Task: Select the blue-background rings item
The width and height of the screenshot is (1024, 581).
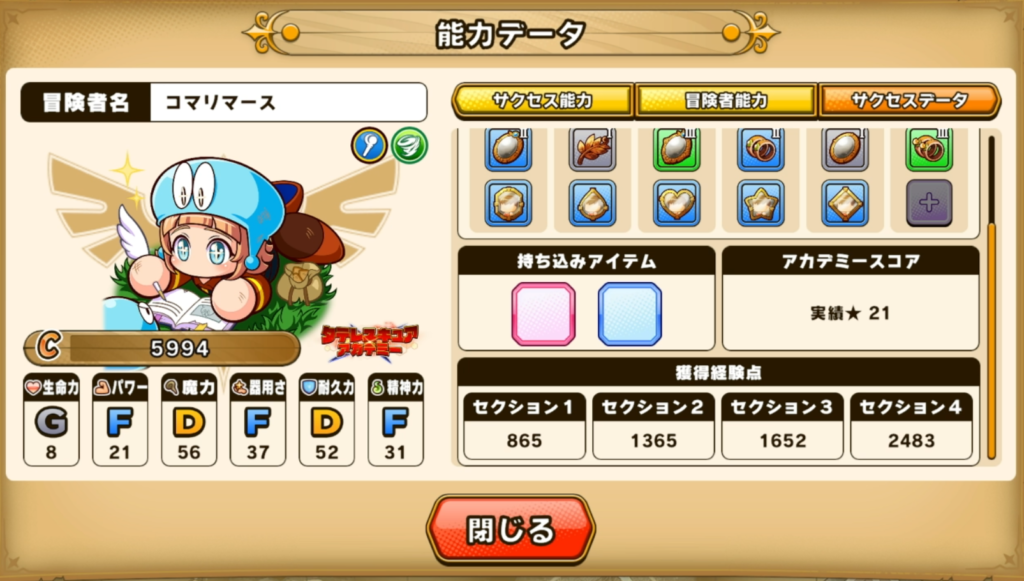Action: coord(761,149)
